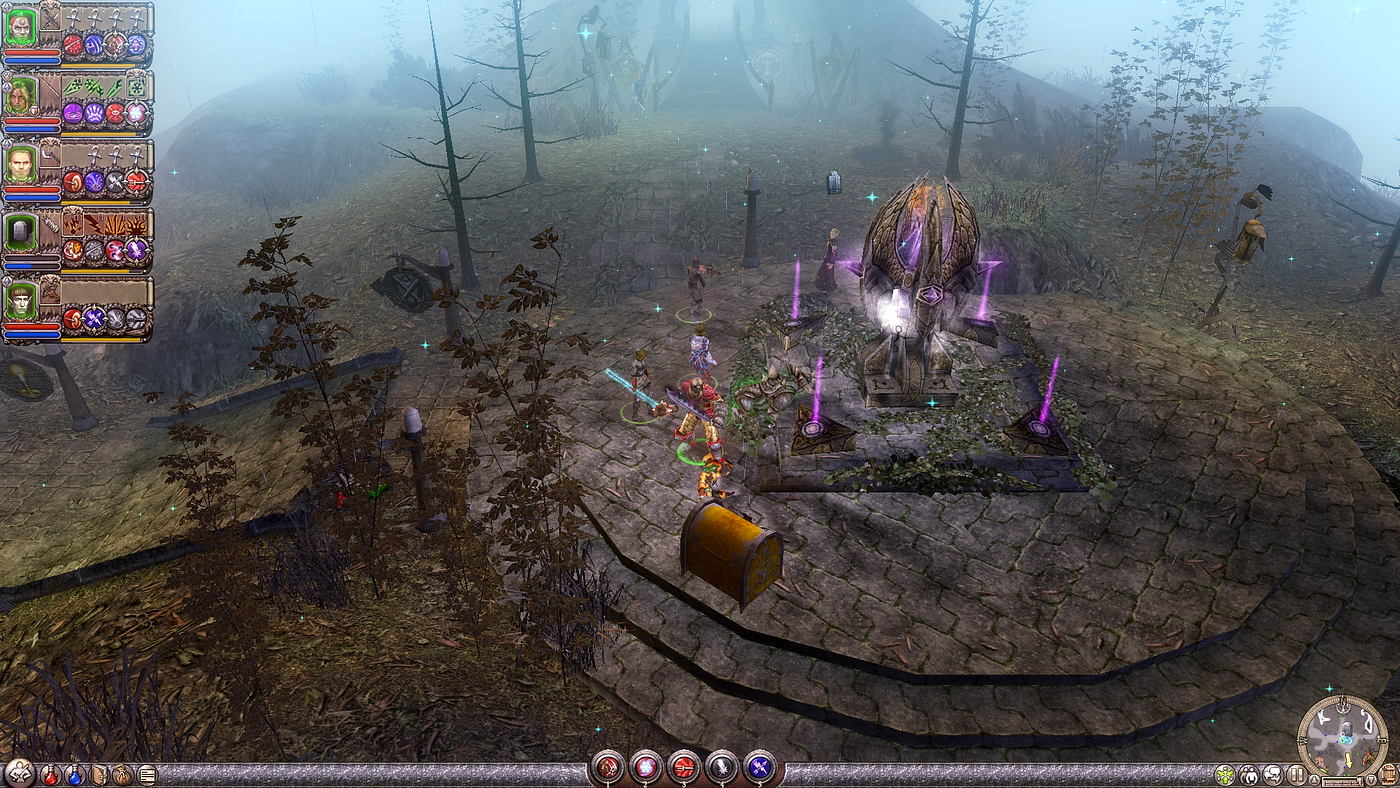Use the red health potion button
Image resolution: width=1400 pixels, height=788 pixels.
point(51,774)
